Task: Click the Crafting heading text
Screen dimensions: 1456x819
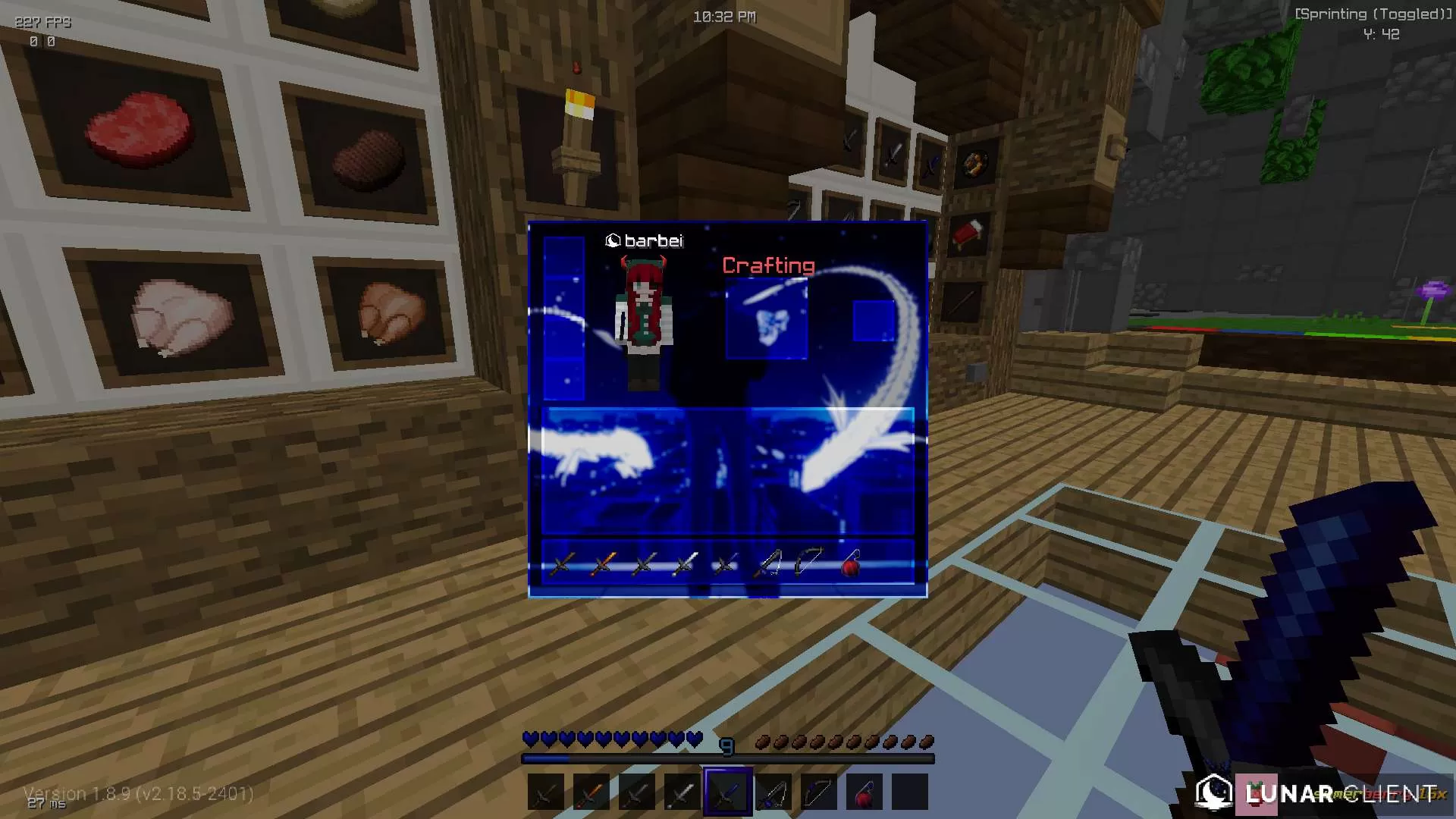Action: pos(769,265)
